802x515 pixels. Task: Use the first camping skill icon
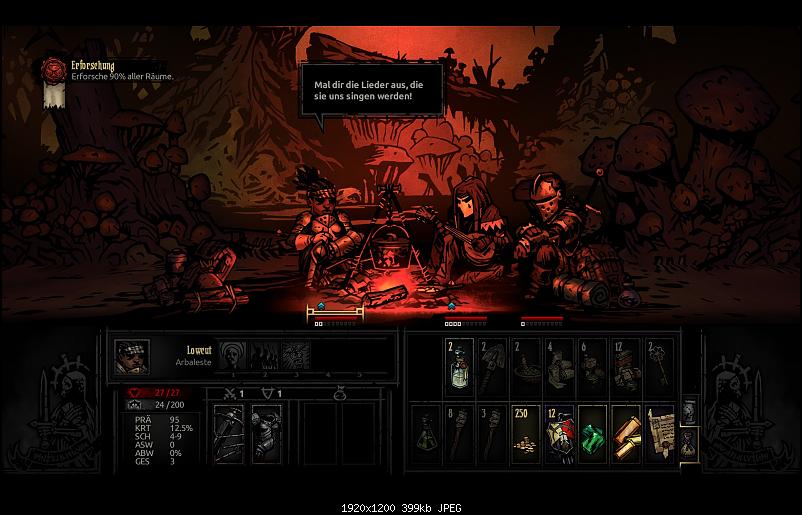click(x=233, y=356)
